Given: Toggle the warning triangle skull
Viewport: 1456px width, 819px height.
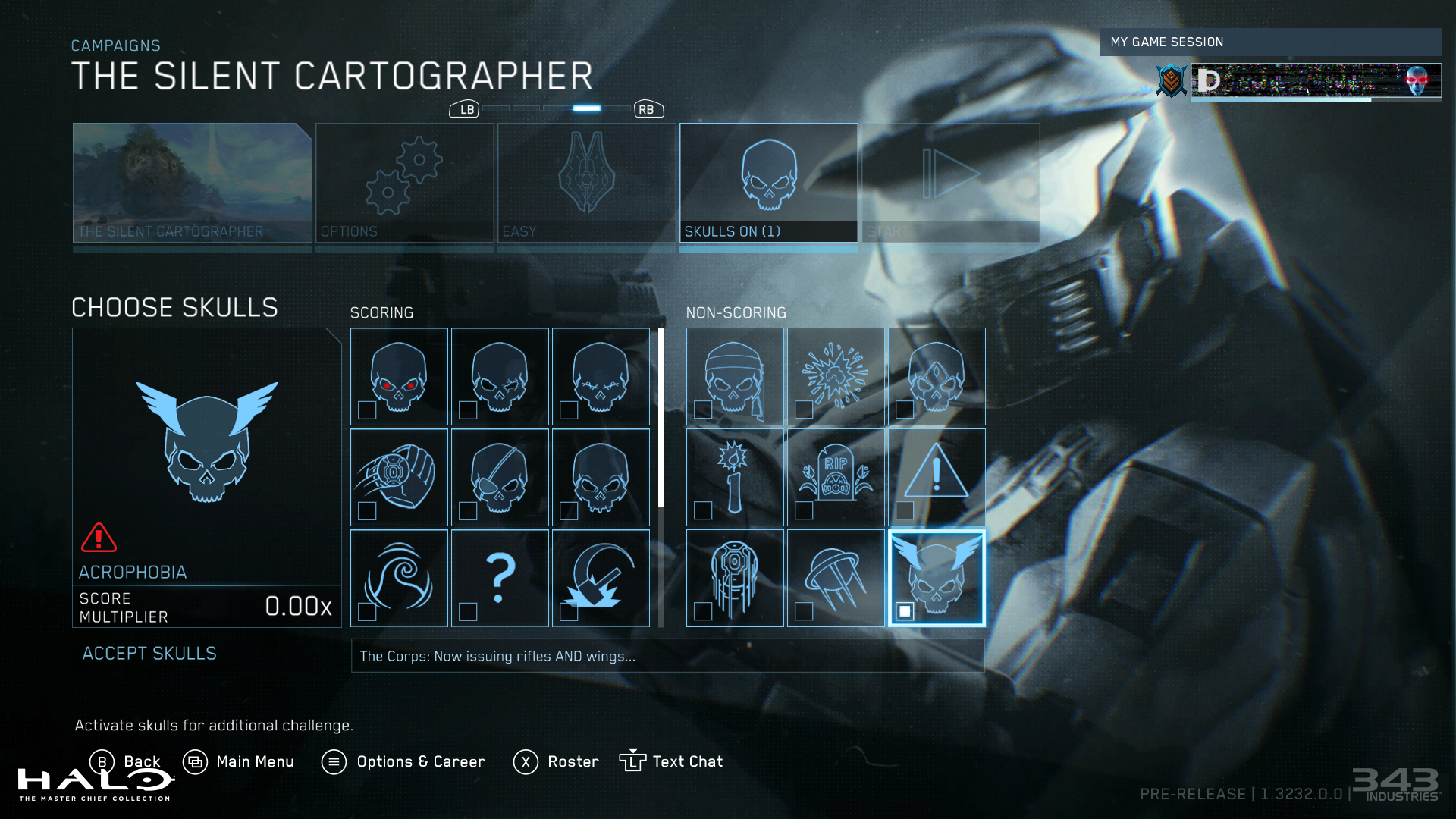Looking at the screenshot, I should click(937, 477).
